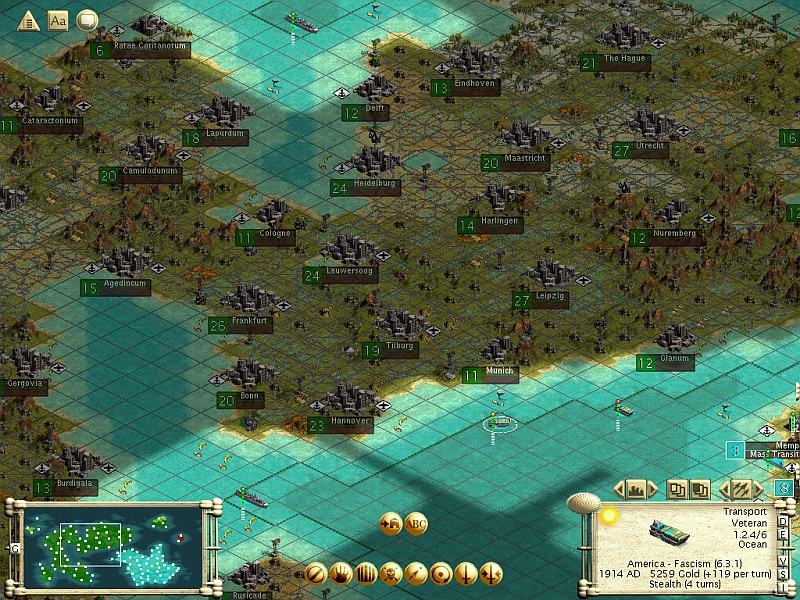Rename unit with the ABC button
This screenshot has height=600, width=800.
[x=416, y=523]
